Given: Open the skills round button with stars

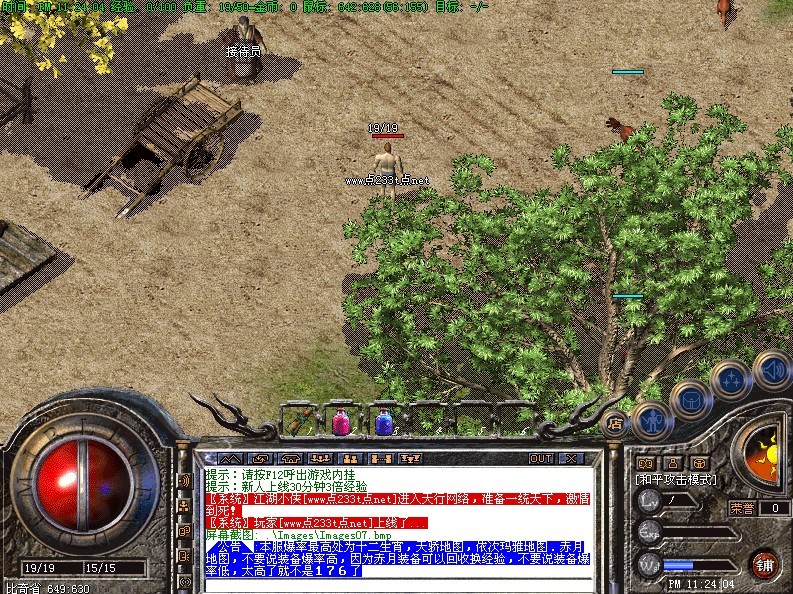Looking at the screenshot, I should (732, 380).
